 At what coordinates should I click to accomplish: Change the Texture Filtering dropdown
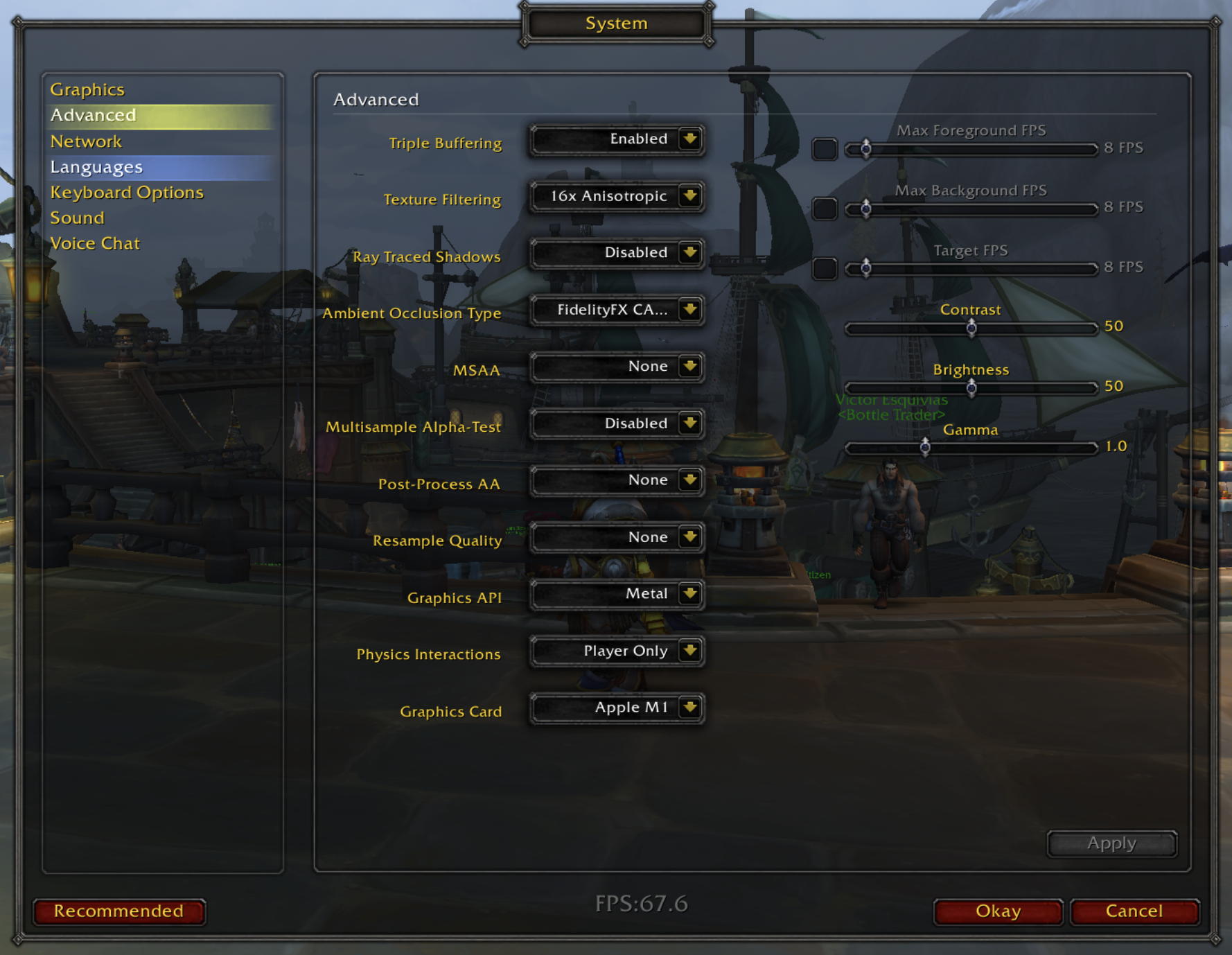click(x=617, y=196)
